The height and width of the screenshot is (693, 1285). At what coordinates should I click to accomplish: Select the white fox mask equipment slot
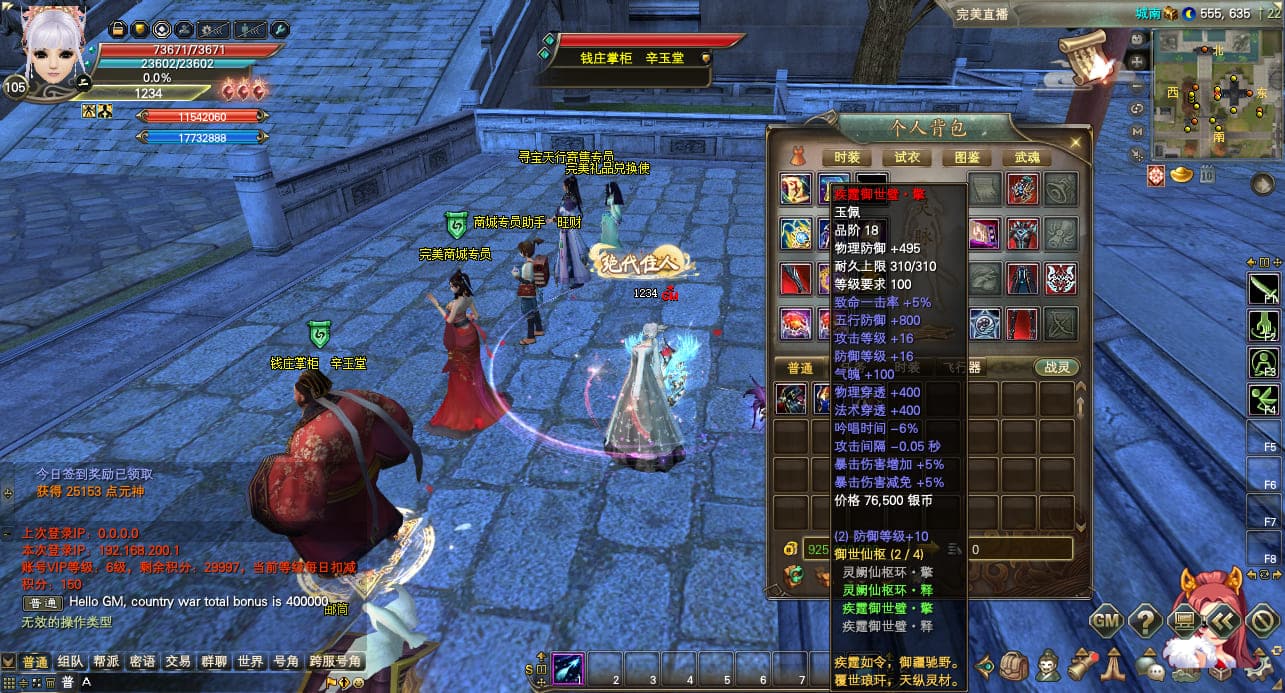(x=1060, y=278)
